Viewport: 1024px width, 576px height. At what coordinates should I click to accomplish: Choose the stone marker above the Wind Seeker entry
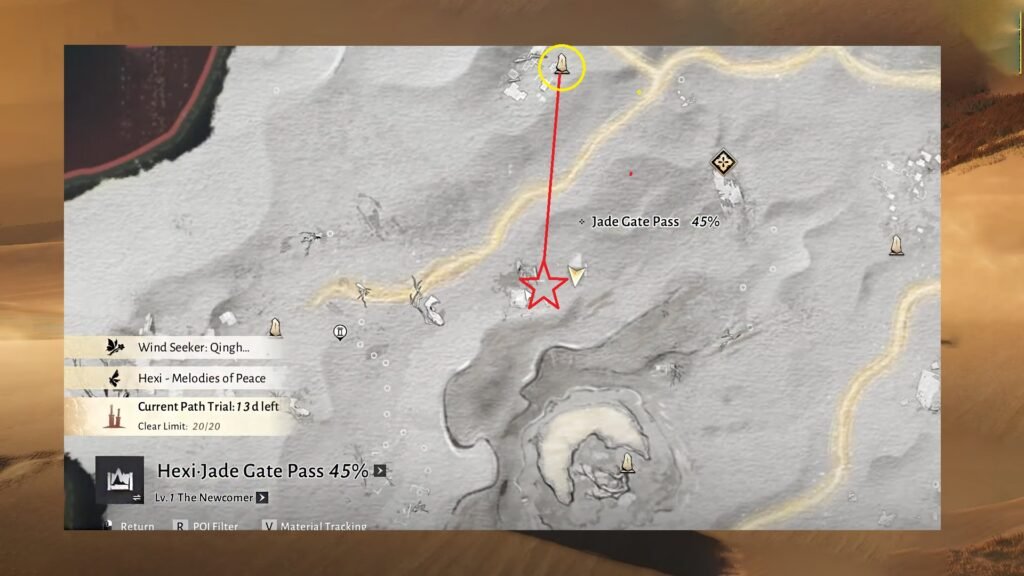(275, 327)
